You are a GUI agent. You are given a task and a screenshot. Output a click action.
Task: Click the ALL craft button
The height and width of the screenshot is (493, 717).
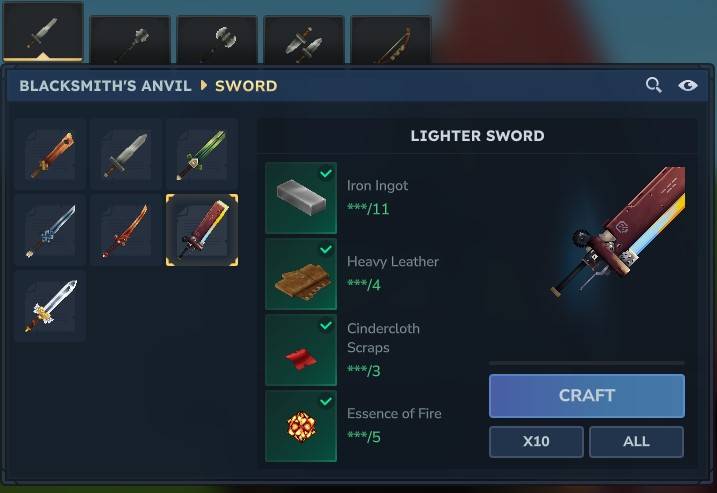coord(636,441)
